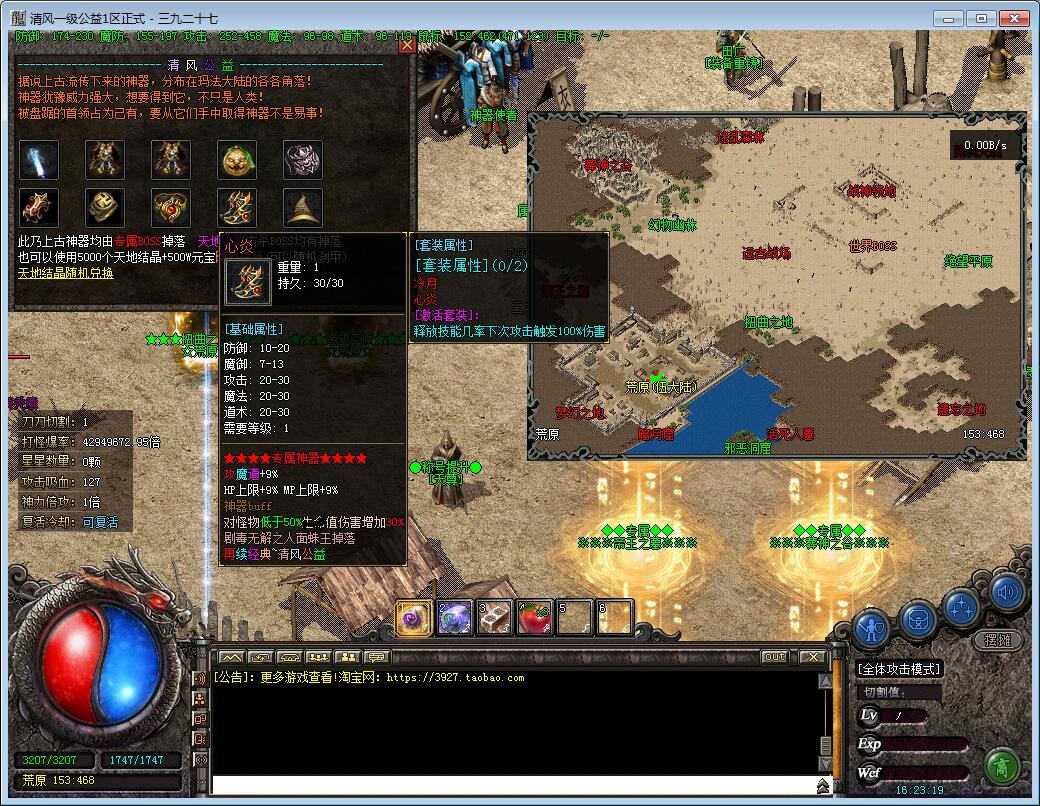The width and height of the screenshot is (1040, 806).
Task: Select the red-gem necklace artifact
Action: 171,208
